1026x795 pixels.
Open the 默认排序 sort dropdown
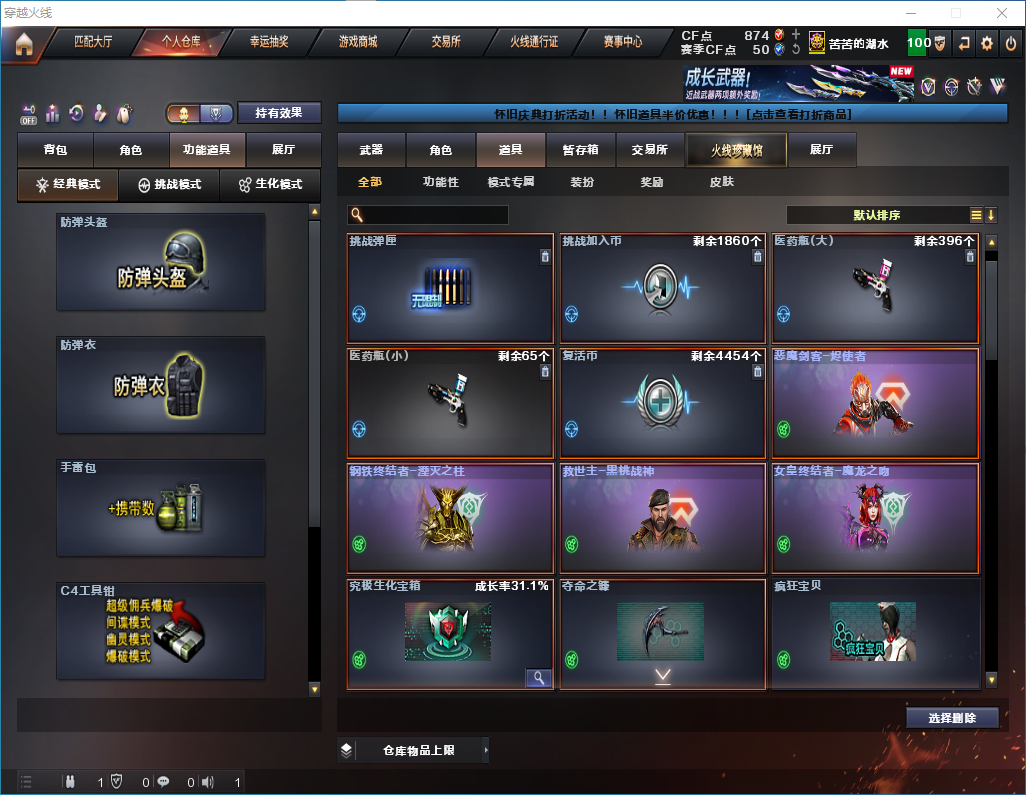tap(875, 215)
